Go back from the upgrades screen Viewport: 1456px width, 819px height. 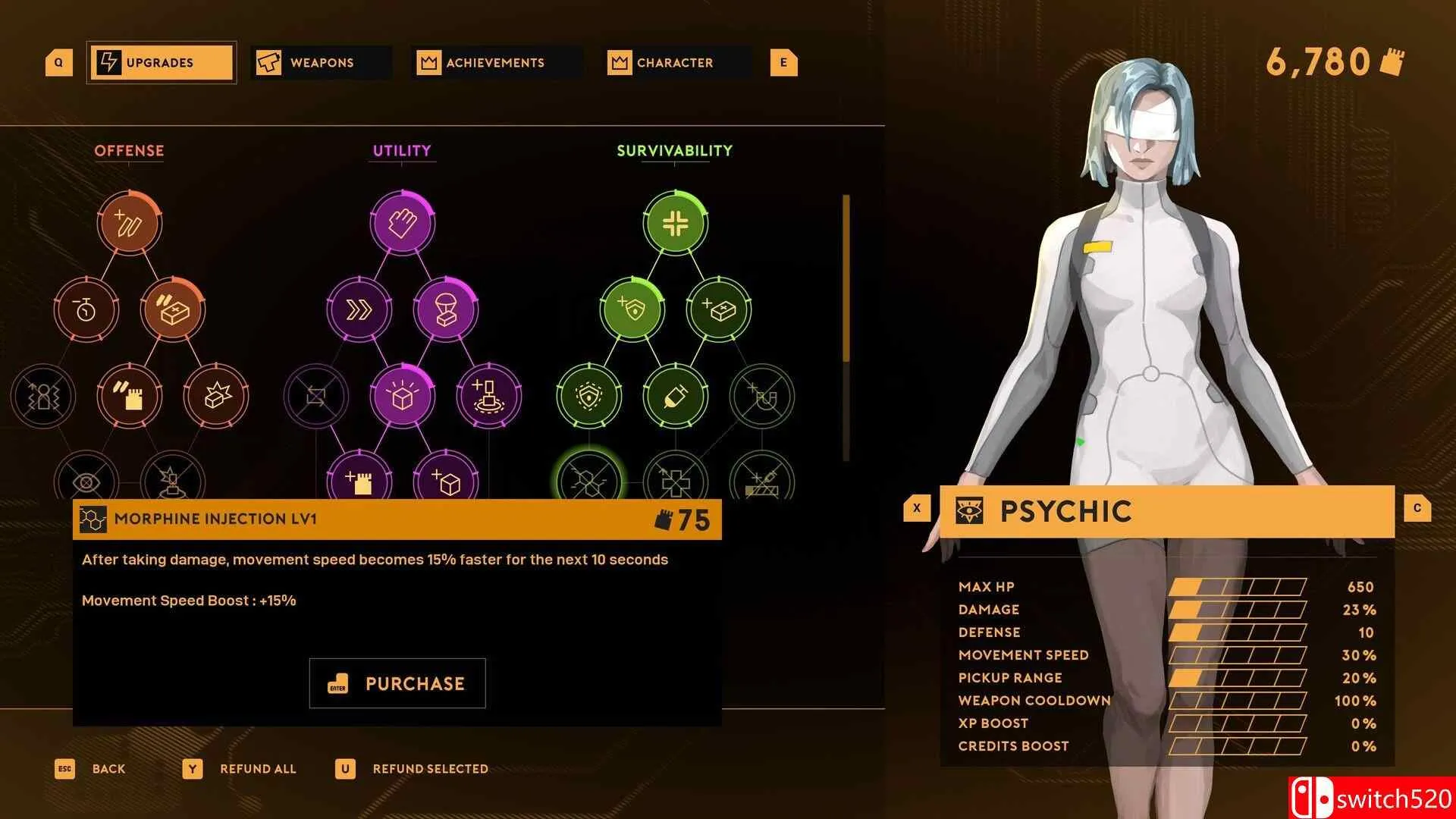[108, 769]
